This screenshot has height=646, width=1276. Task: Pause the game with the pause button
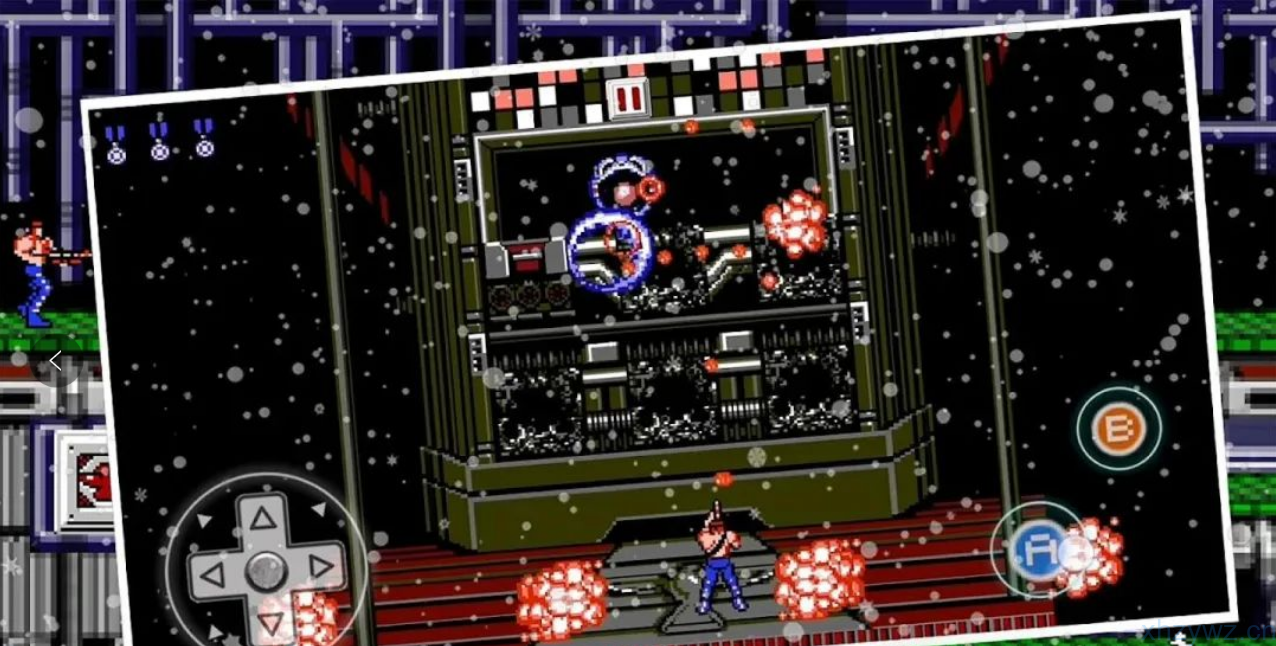click(x=629, y=98)
